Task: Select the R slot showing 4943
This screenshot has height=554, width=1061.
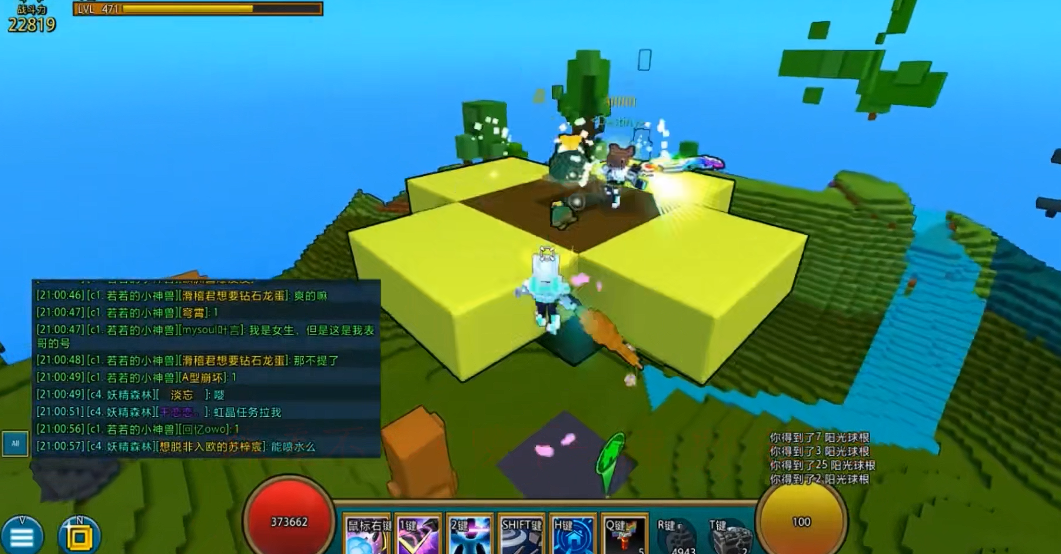Action: pos(677,537)
